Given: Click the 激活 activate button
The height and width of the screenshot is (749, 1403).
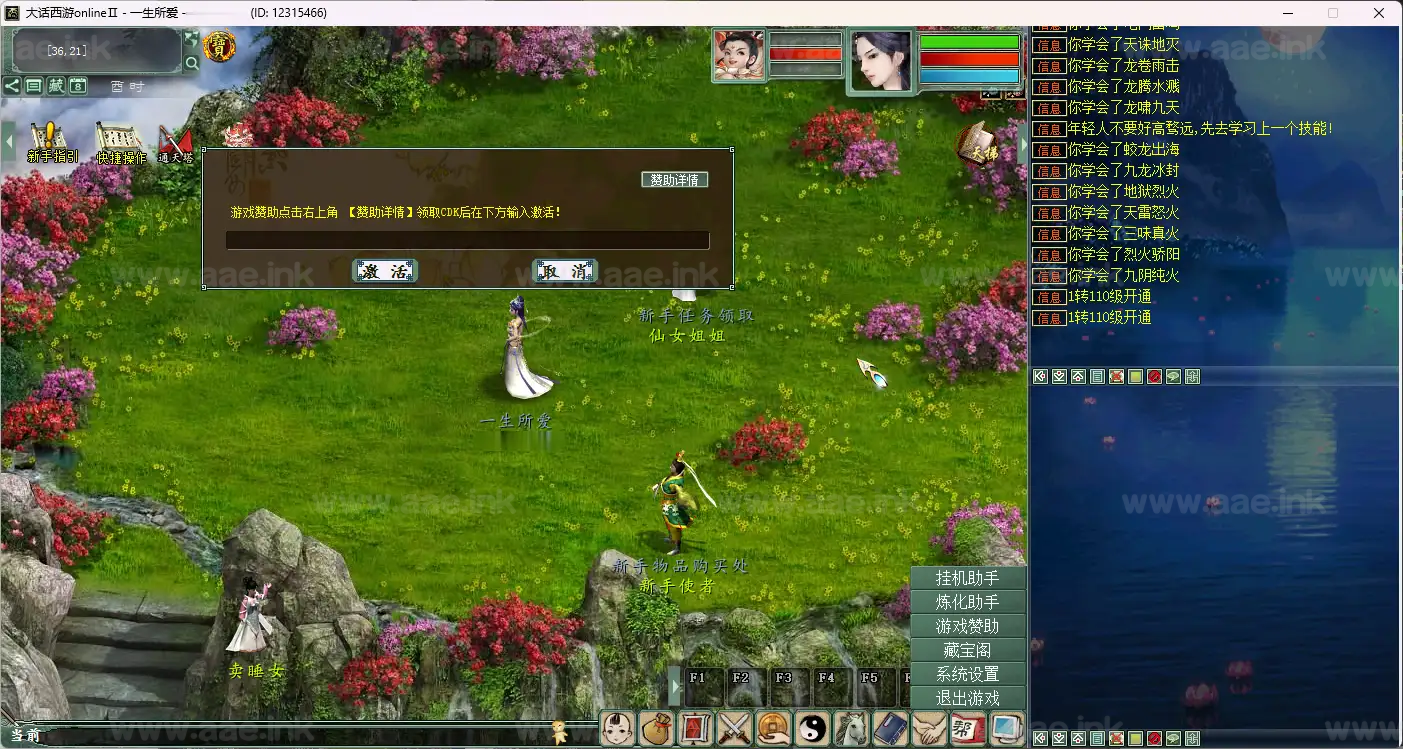Looking at the screenshot, I should pos(385,271).
